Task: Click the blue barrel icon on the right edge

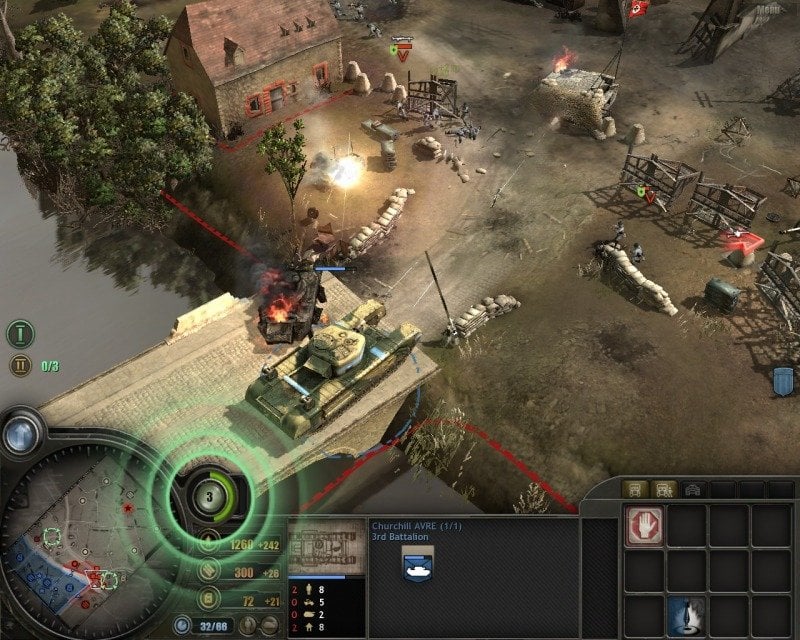Action: click(x=784, y=381)
